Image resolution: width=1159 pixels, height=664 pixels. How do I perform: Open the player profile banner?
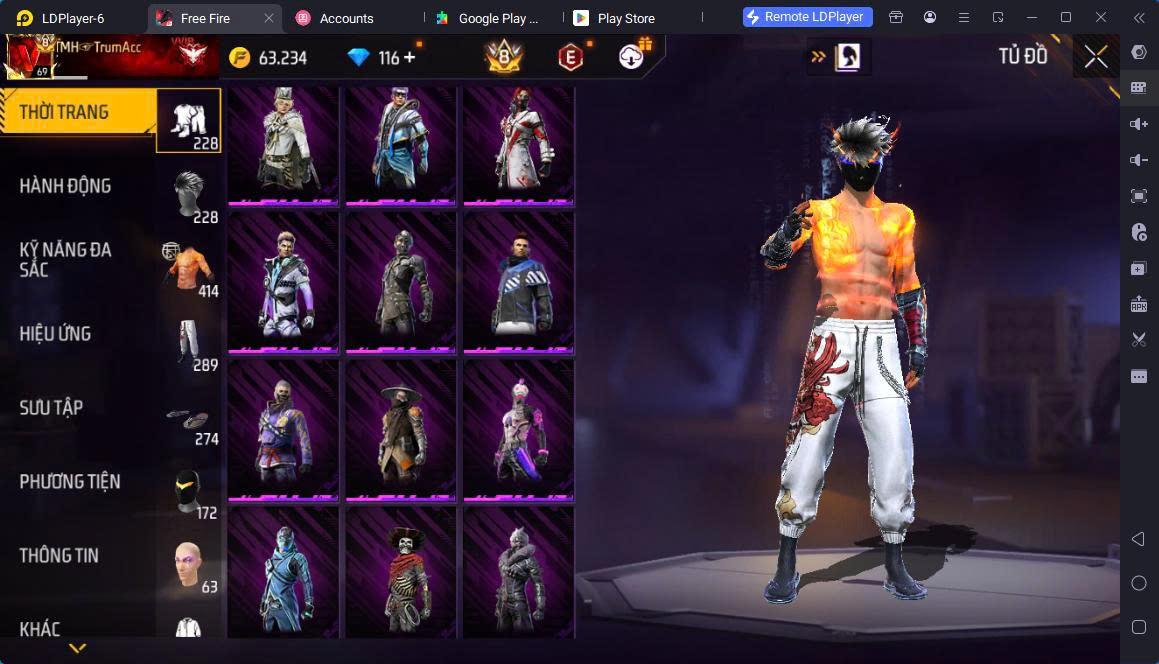(x=110, y=57)
